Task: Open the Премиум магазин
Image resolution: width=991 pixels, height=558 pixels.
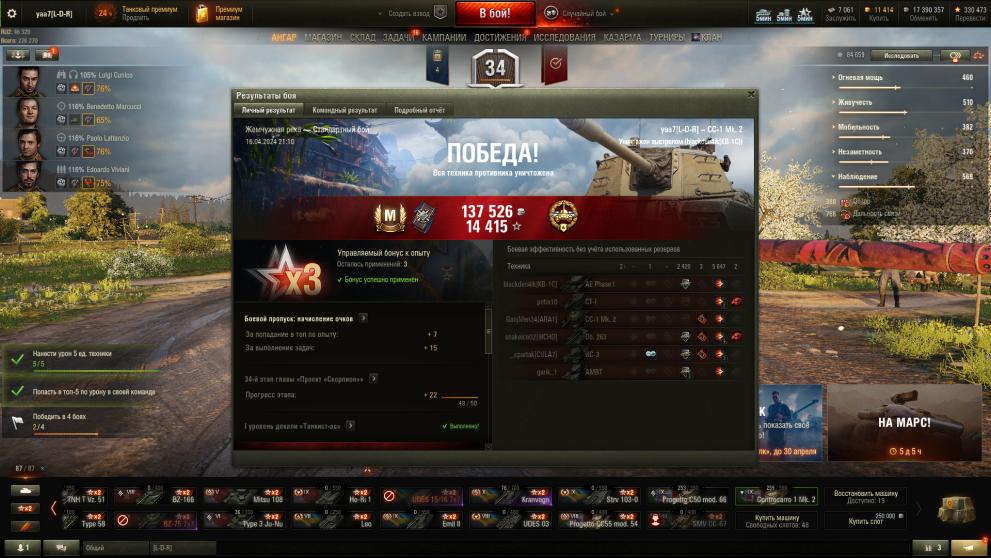Action: pos(220,13)
